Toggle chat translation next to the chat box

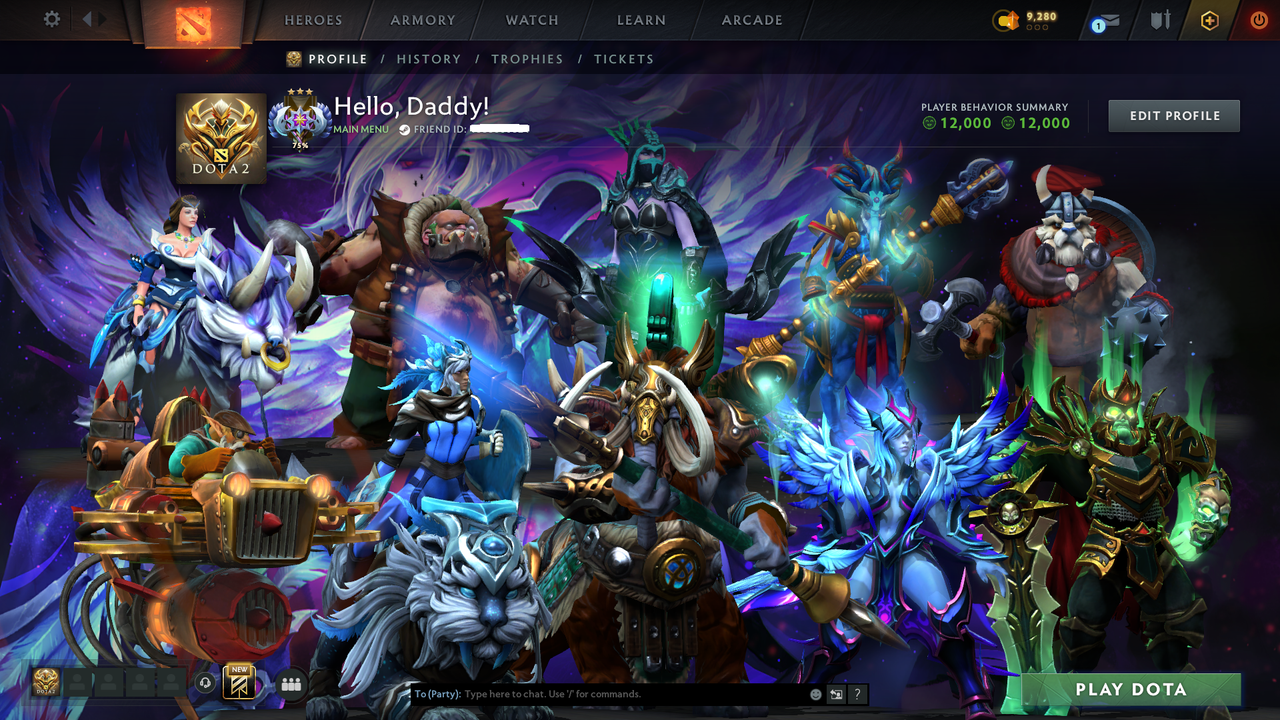pyautogui.click(x=836, y=693)
